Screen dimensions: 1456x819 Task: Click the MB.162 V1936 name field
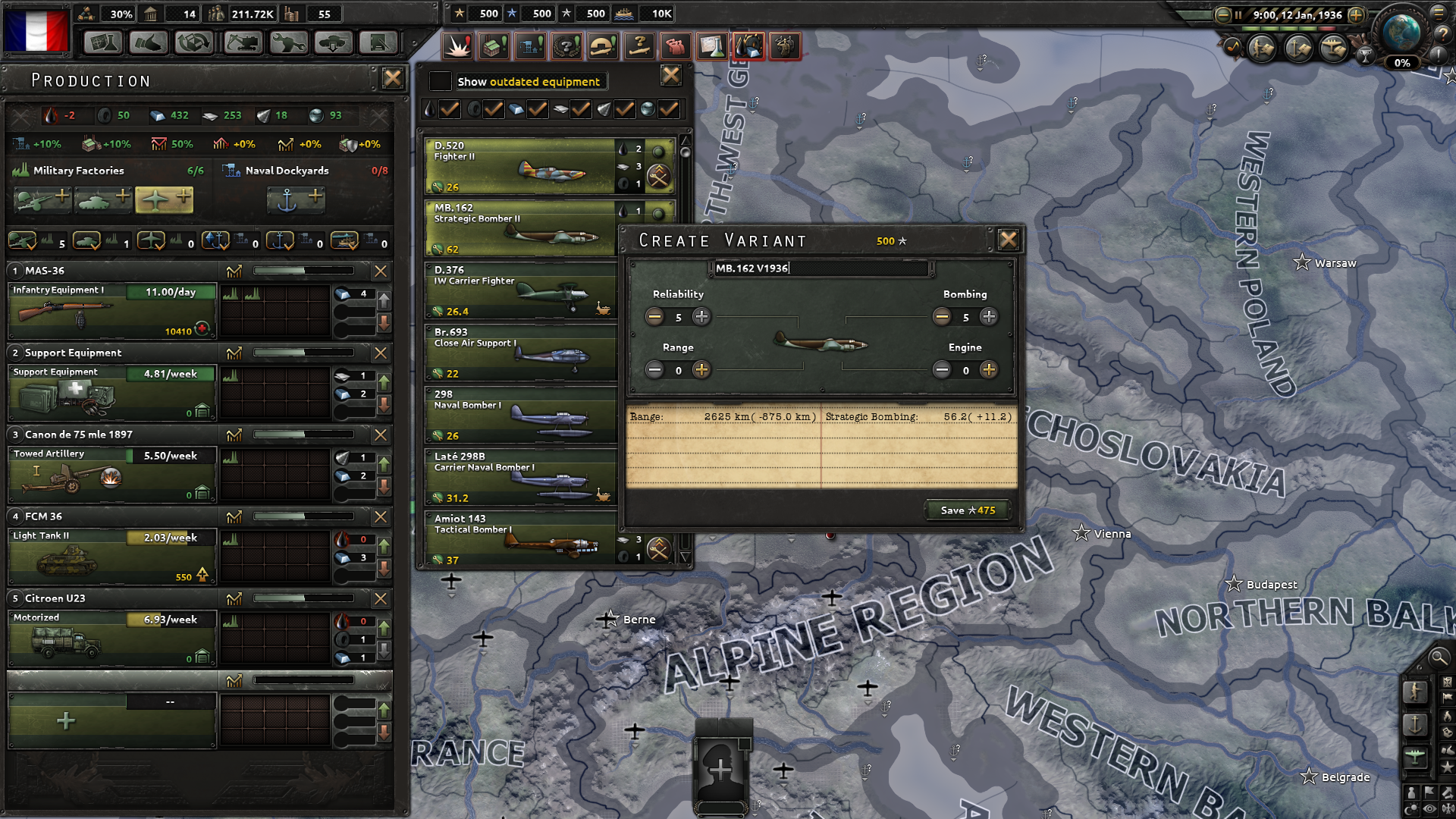[x=823, y=268]
